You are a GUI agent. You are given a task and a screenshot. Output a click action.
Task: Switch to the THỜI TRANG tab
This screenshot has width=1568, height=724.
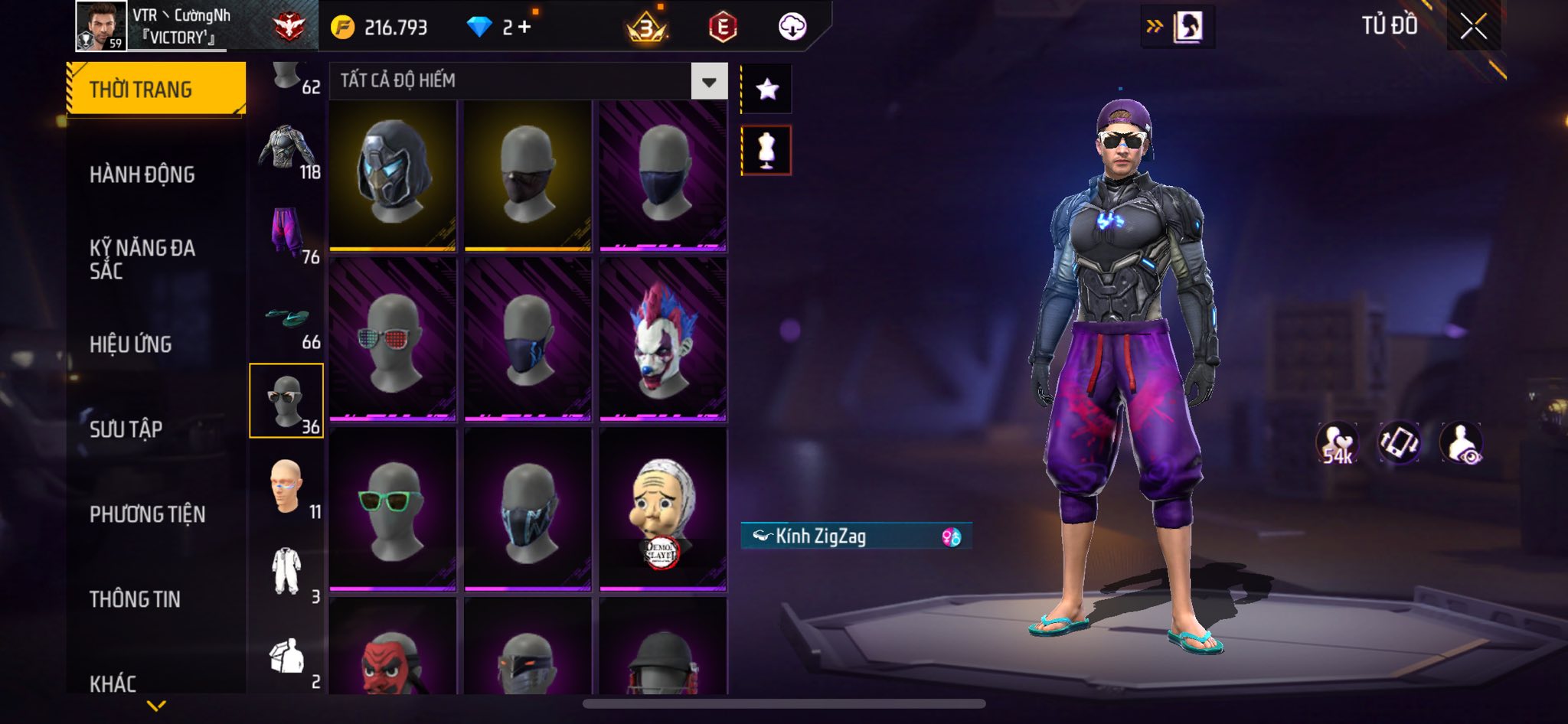(156, 90)
